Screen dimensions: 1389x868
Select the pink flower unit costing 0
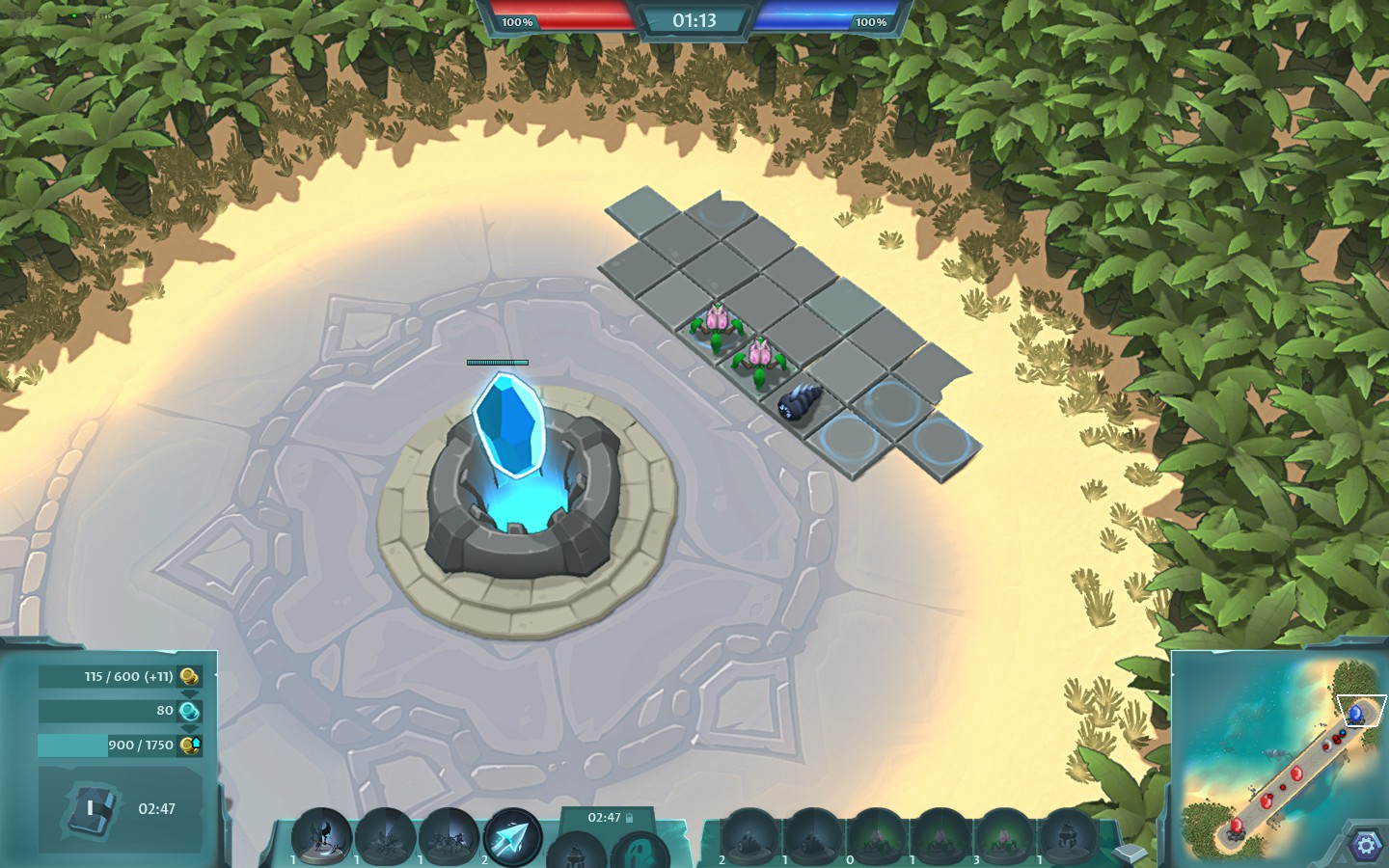click(x=876, y=835)
